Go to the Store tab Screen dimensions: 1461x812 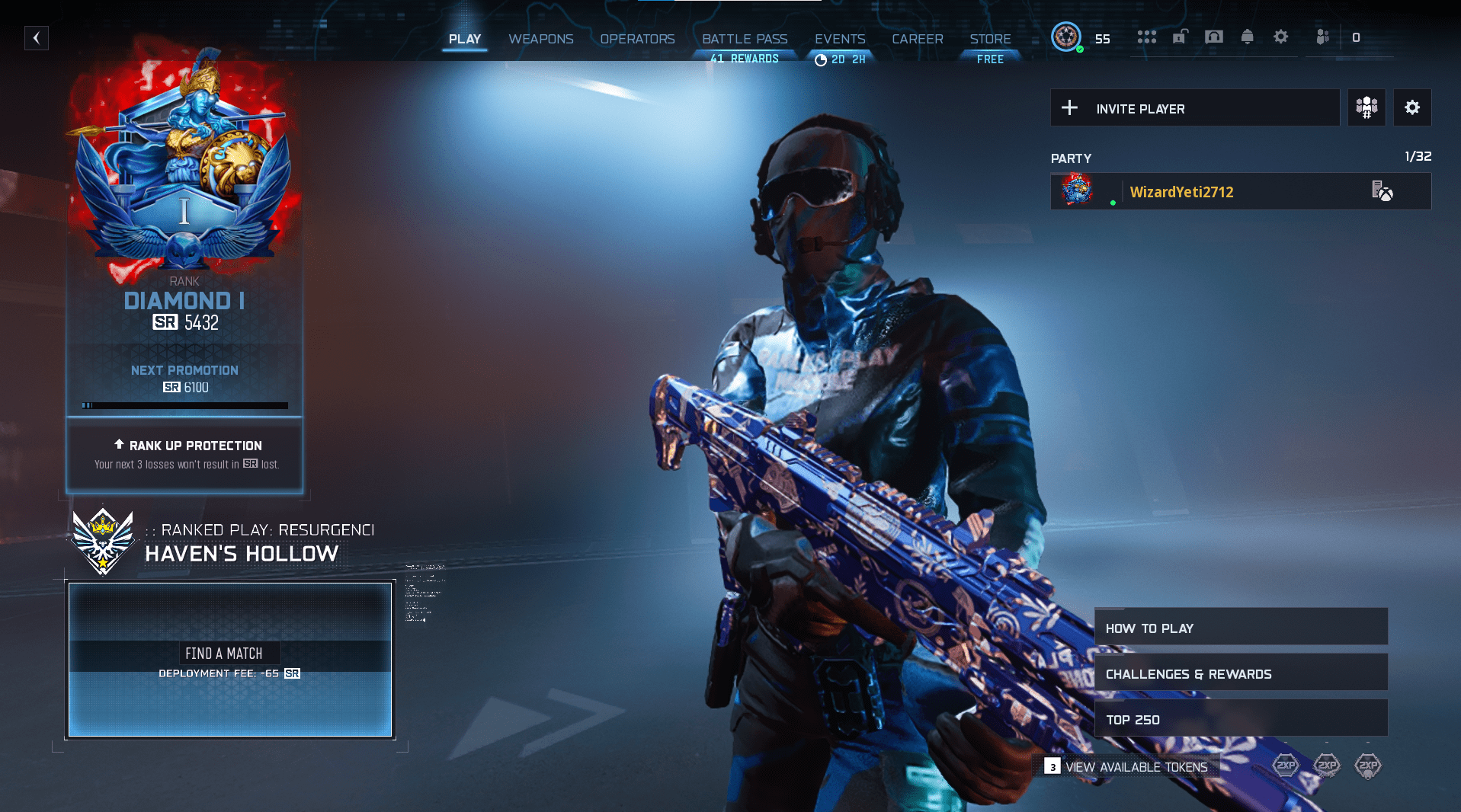click(x=990, y=39)
